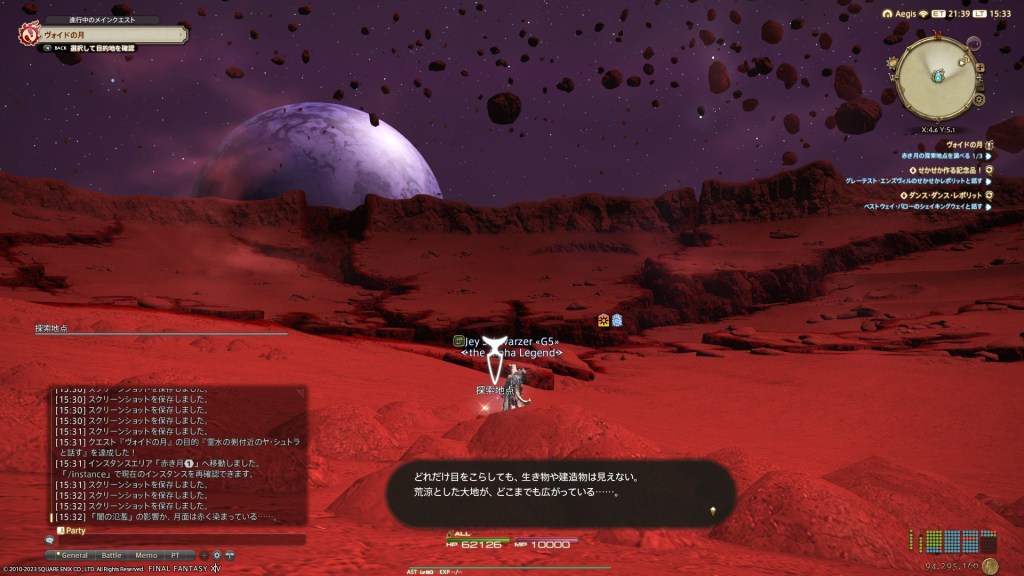Switch to the Battle chat tab
The image size is (1024, 576).
point(111,554)
